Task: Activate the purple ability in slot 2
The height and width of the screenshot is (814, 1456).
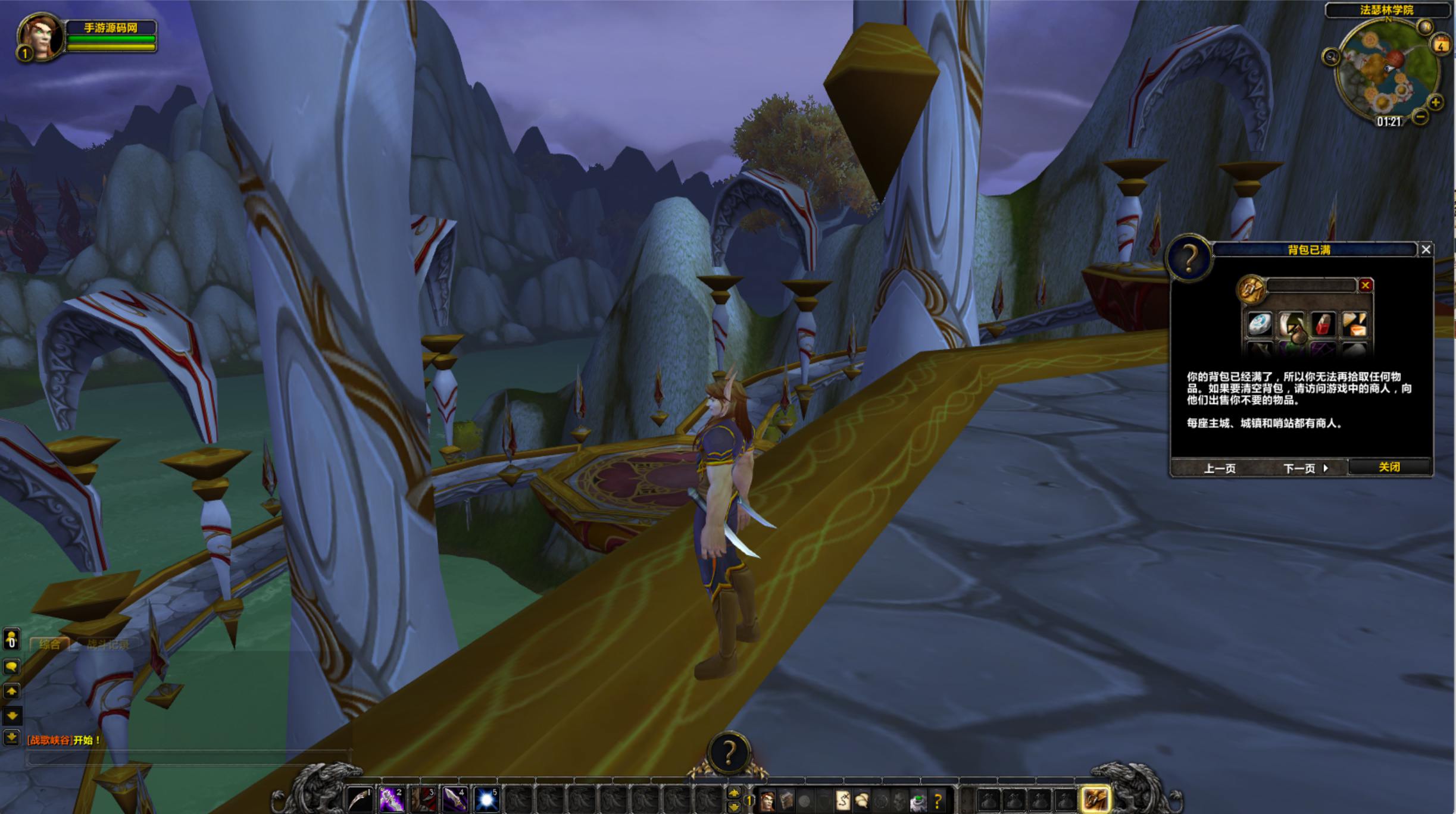Action: pos(391,800)
